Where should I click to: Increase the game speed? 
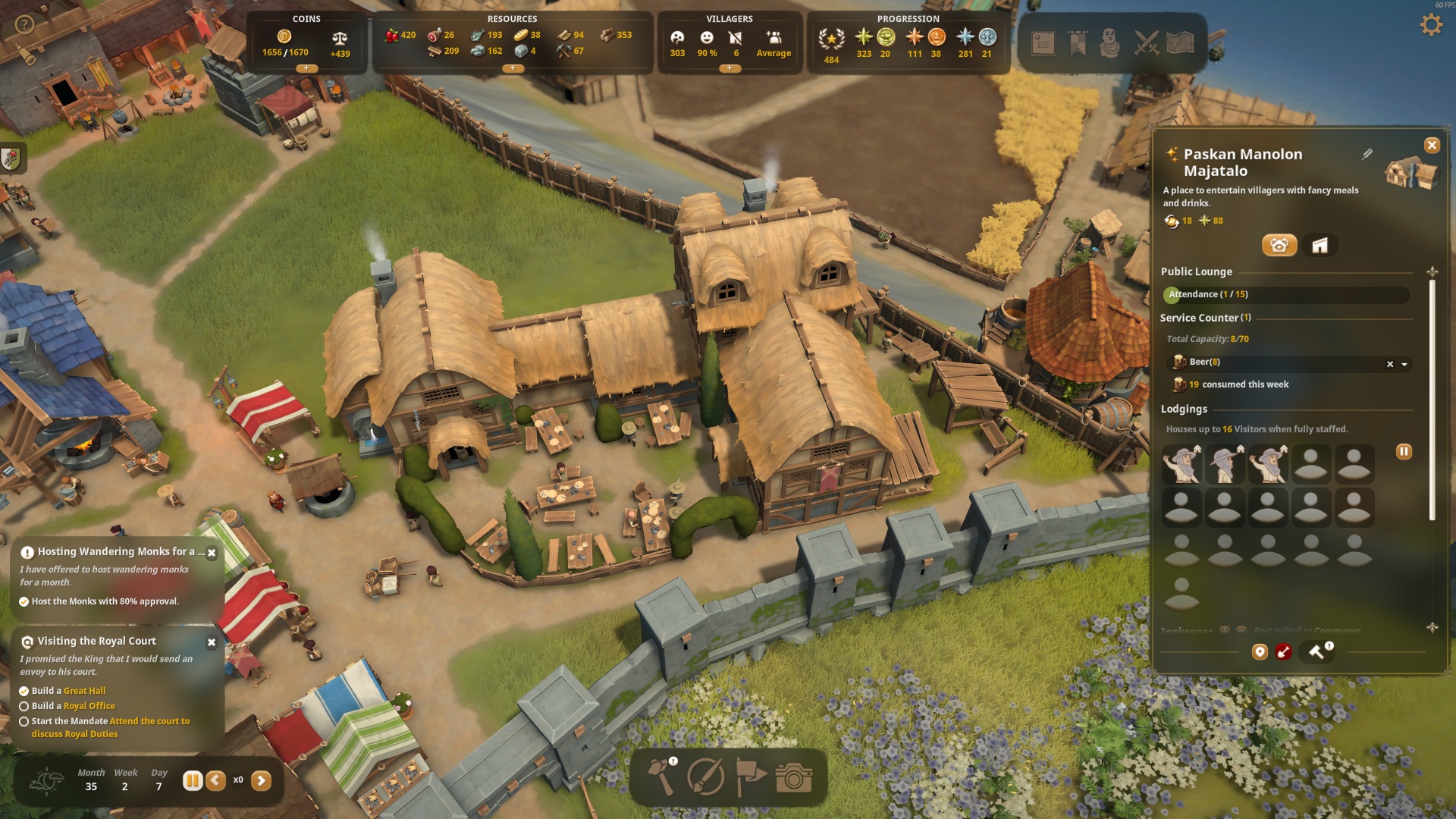click(x=261, y=780)
